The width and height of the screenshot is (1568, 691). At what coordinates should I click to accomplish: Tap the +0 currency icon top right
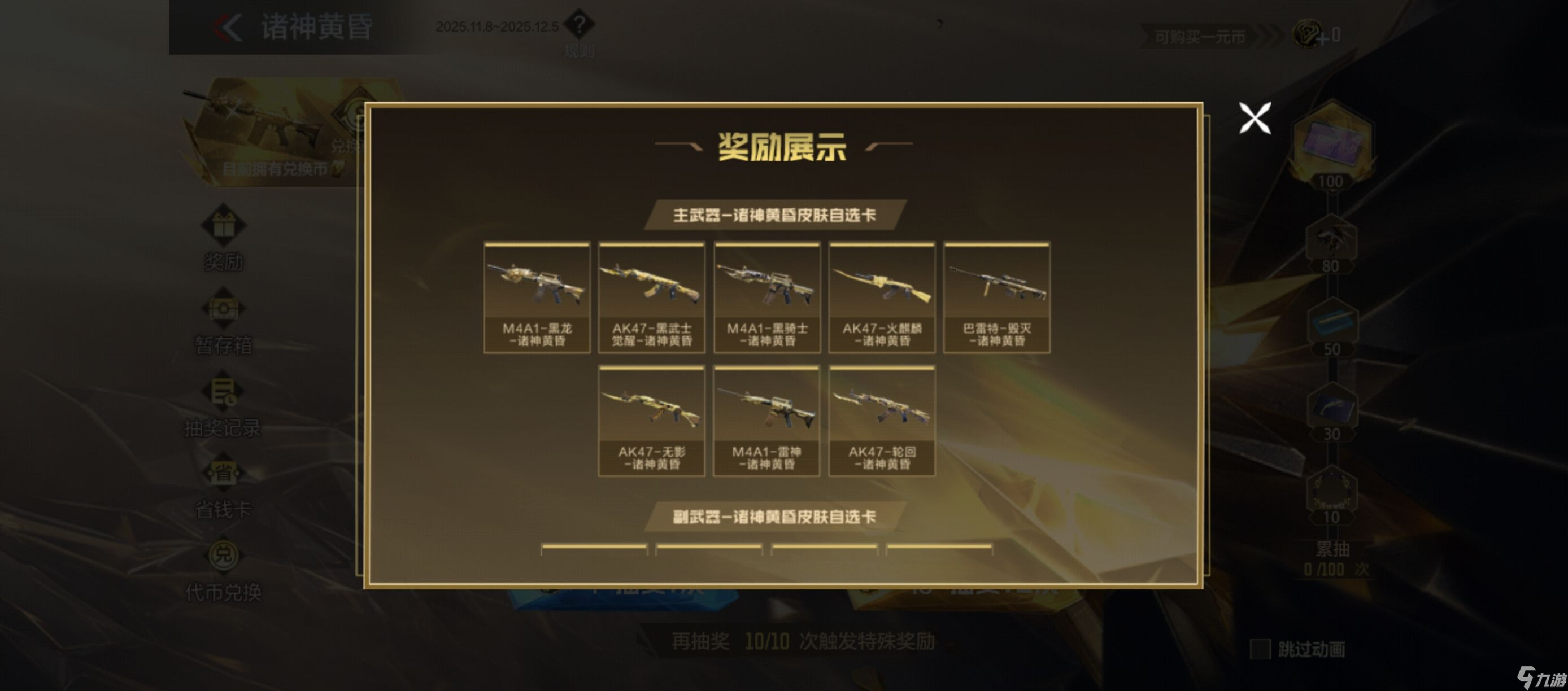point(1309,35)
